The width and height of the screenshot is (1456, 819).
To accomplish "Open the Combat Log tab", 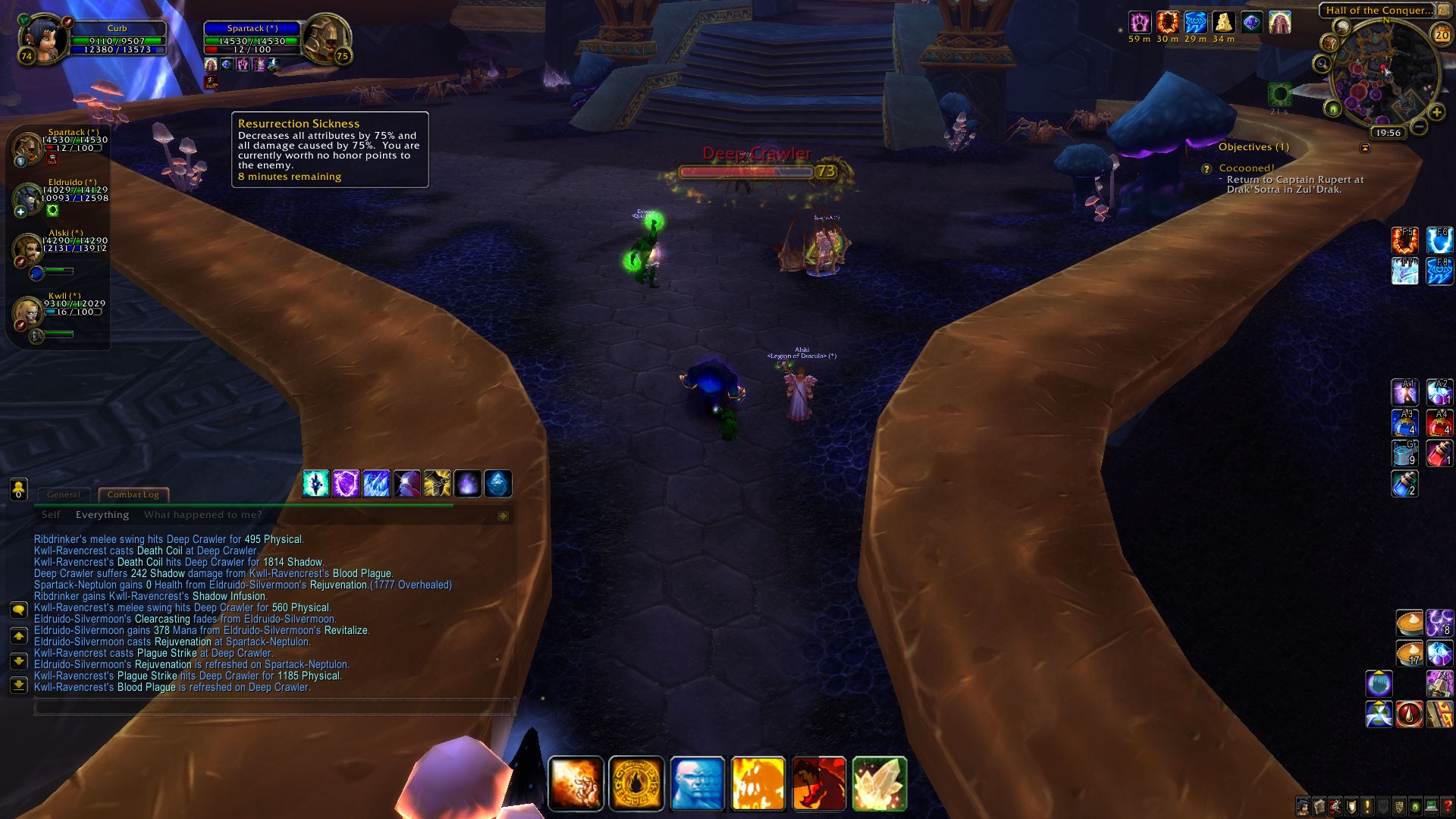I will tap(133, 494).
